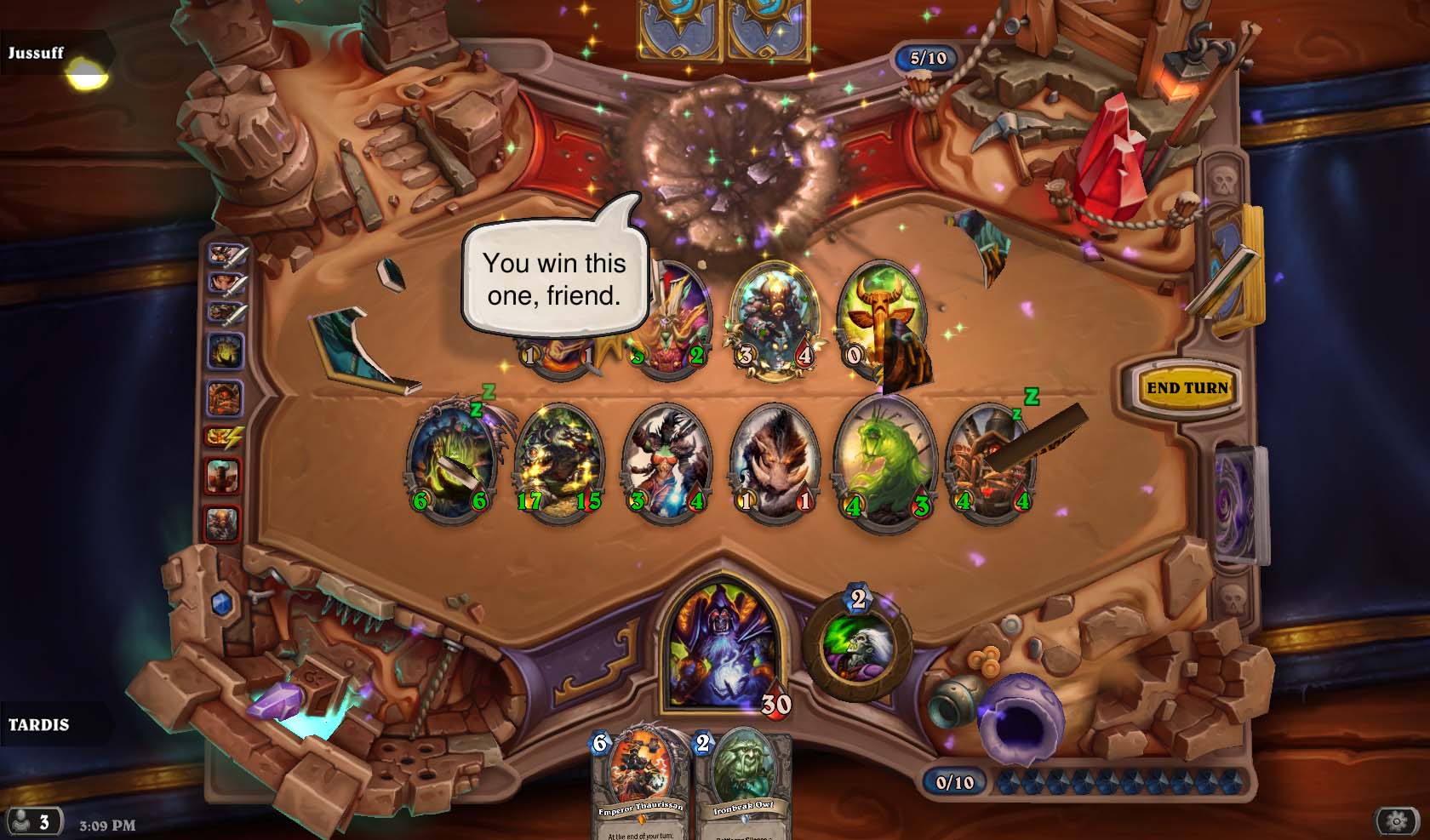Activate the Life Tap hero power
Screen dimensions: 1430x840
pyautogui.click(x=857, y=644)
